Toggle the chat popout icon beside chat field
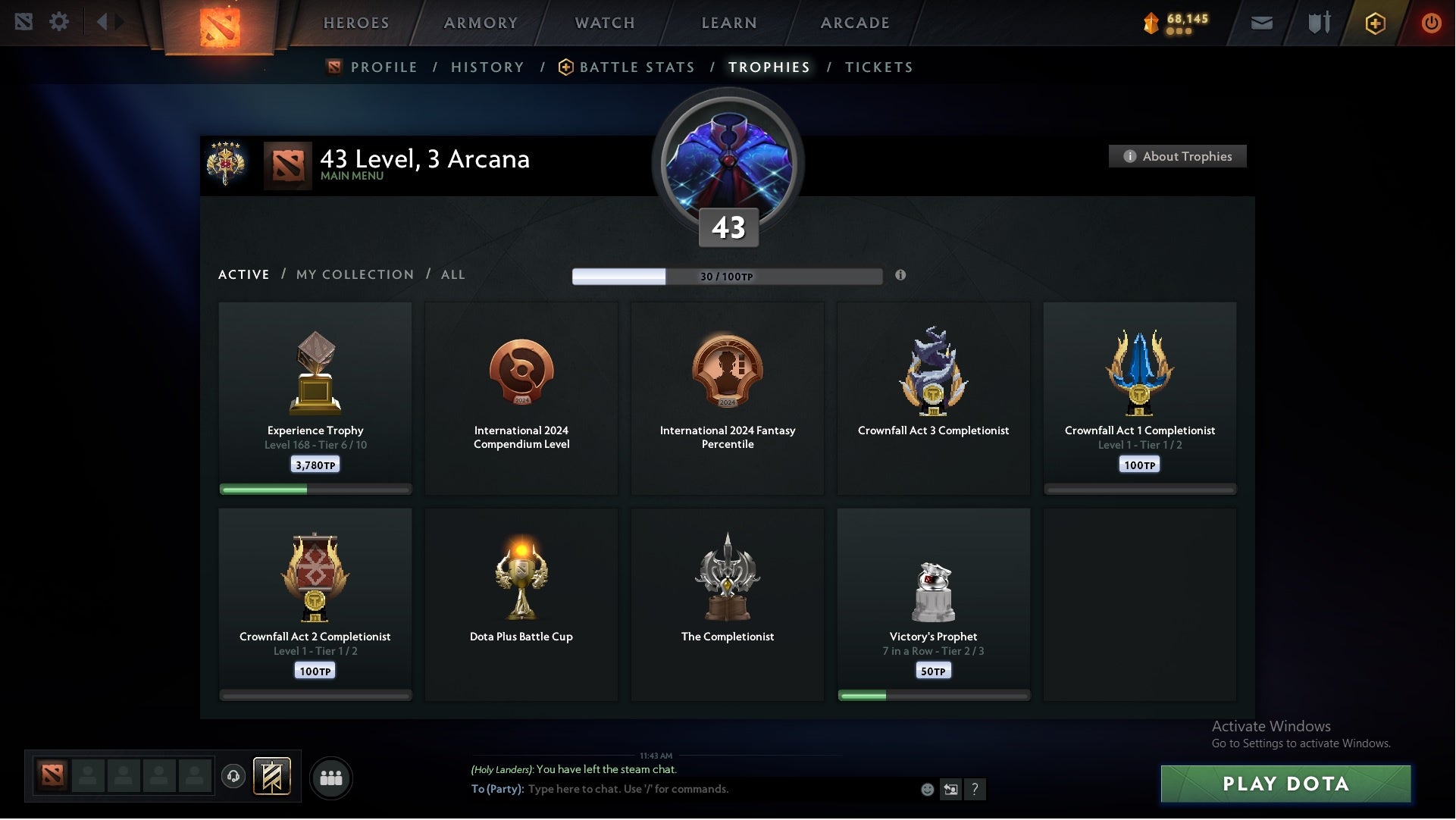 952,789
